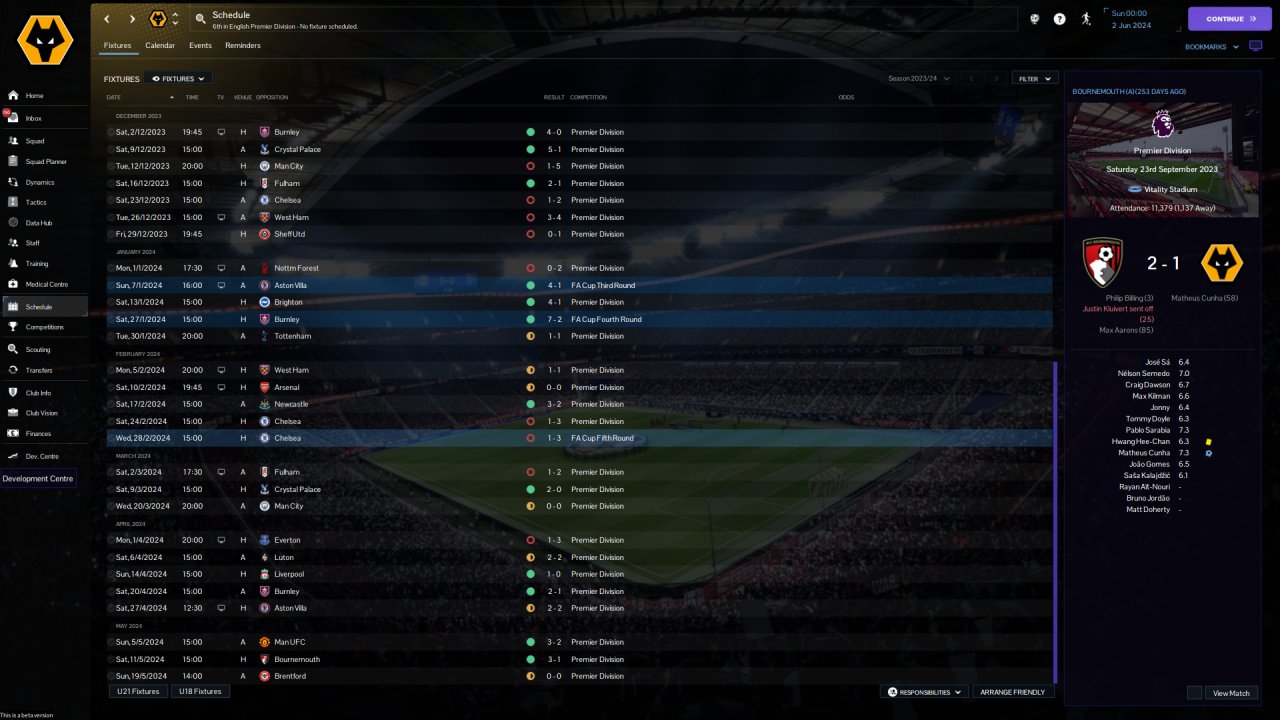
Task: Open the Tactics menu
Action: pyautogui.click(x=36, y=202)
